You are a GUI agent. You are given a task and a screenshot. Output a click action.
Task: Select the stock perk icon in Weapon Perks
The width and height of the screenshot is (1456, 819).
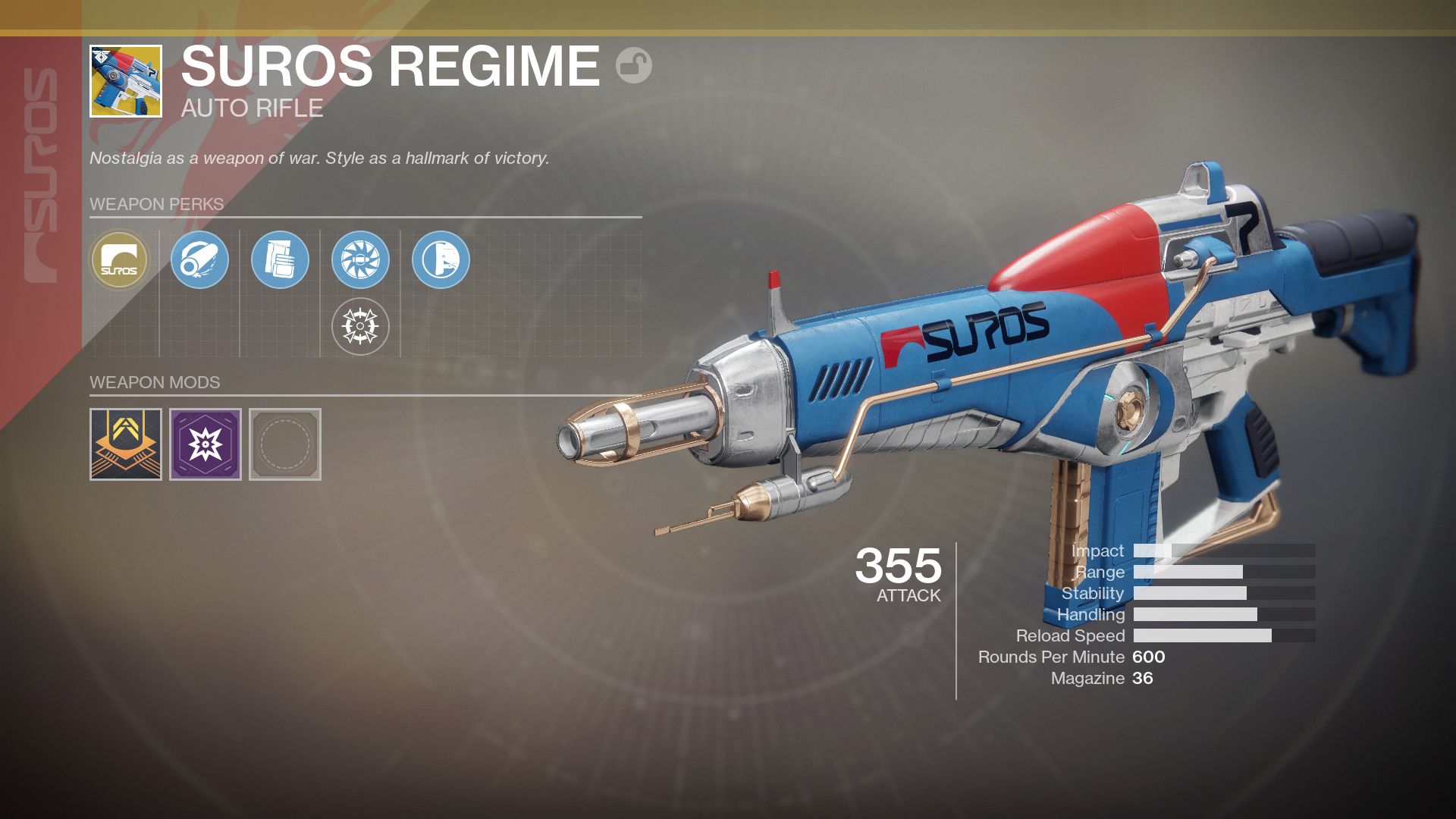(x=441, y=260)
